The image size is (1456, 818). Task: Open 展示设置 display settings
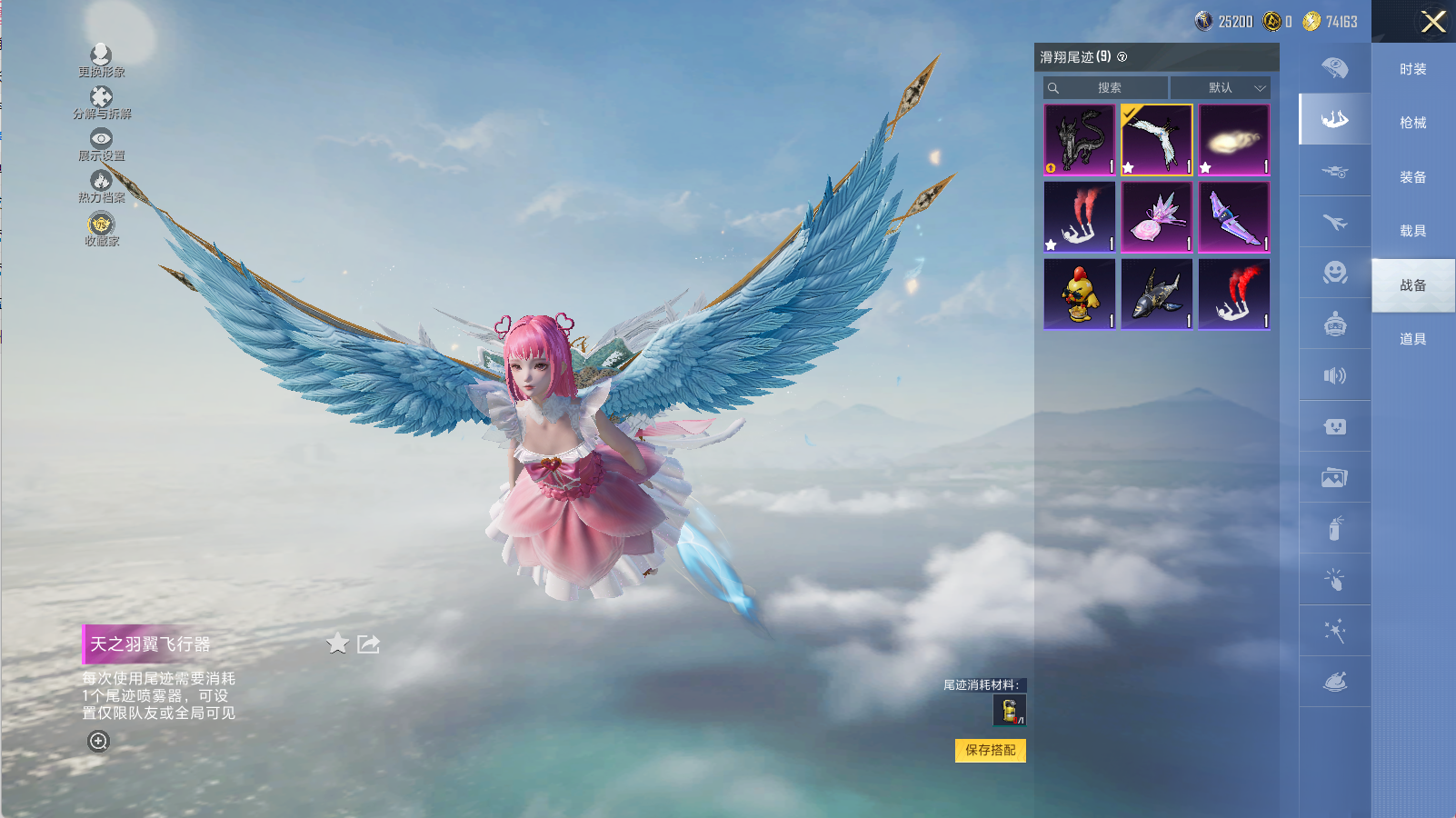click(x=101, y=145)
